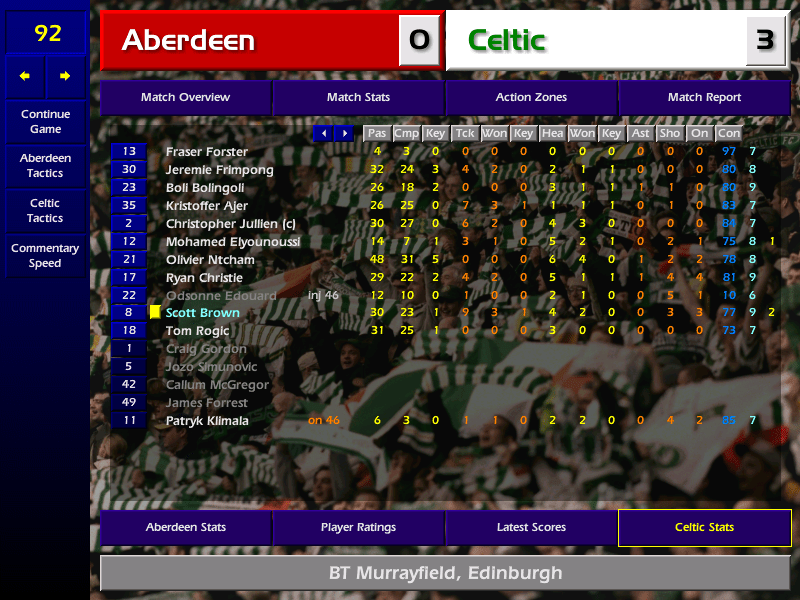Switch to Match Overview tab
800x600 pixels.
[x=185, y=97]
